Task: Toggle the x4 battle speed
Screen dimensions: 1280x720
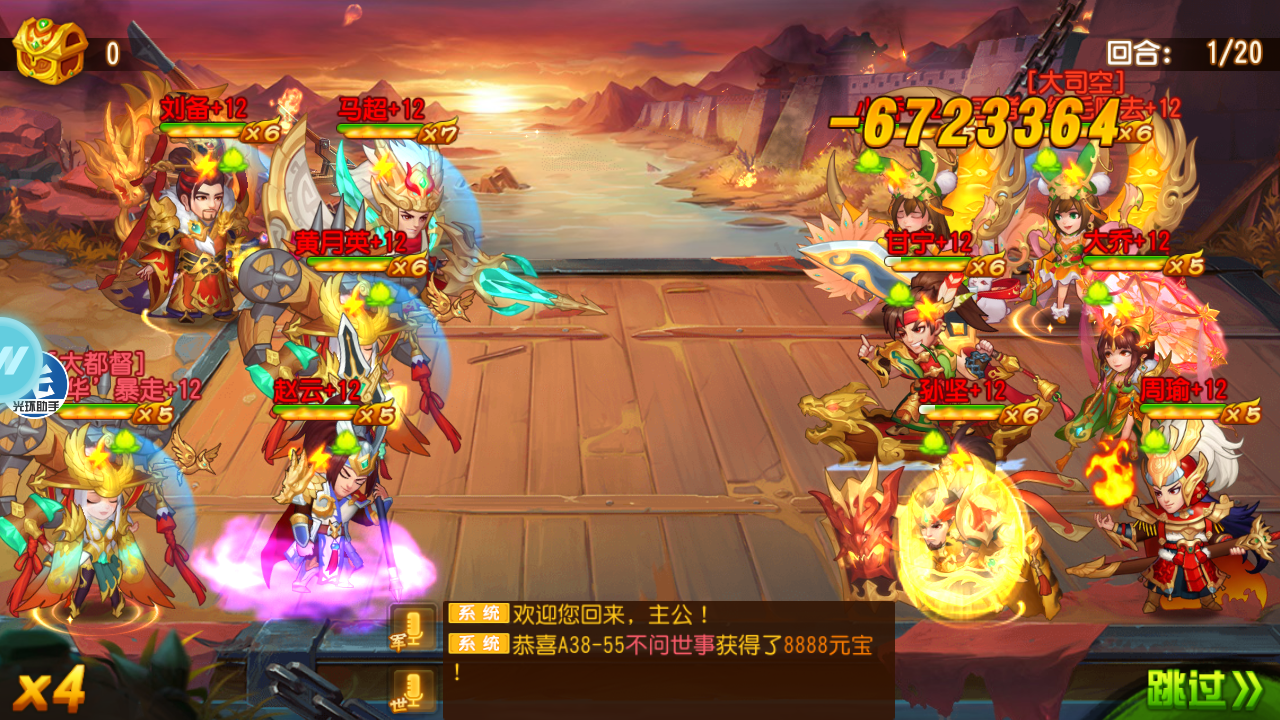Action: pyautogui.click(x=50, y=690)
